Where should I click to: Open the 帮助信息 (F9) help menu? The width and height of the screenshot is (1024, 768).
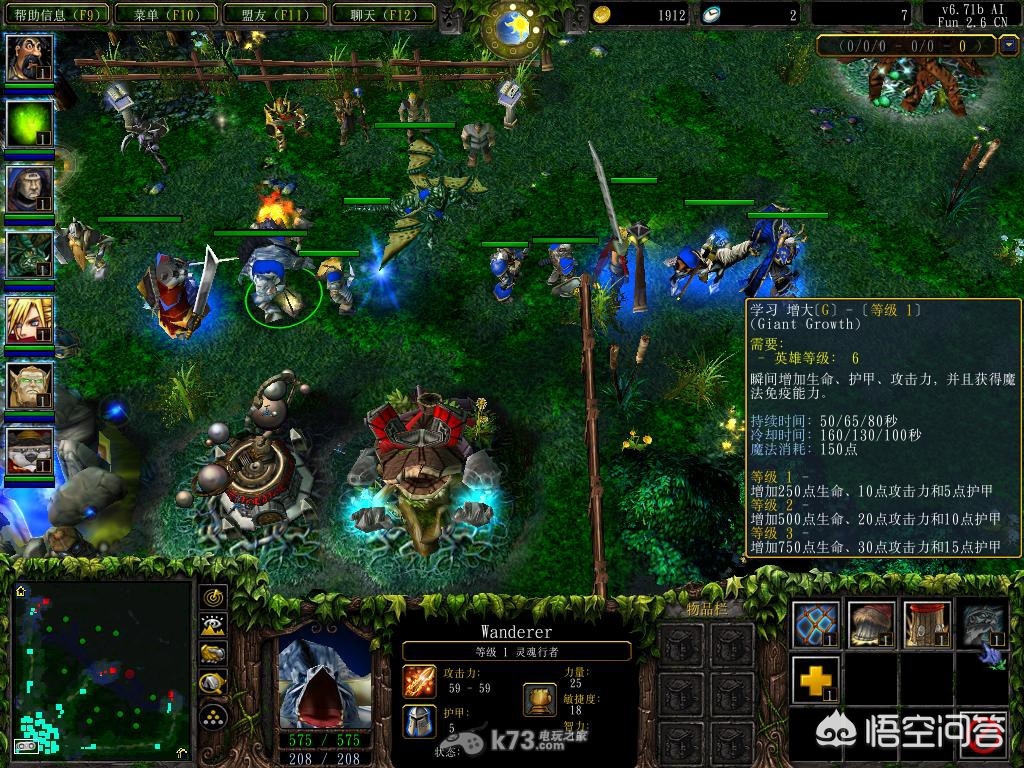[x=56, y=15]
